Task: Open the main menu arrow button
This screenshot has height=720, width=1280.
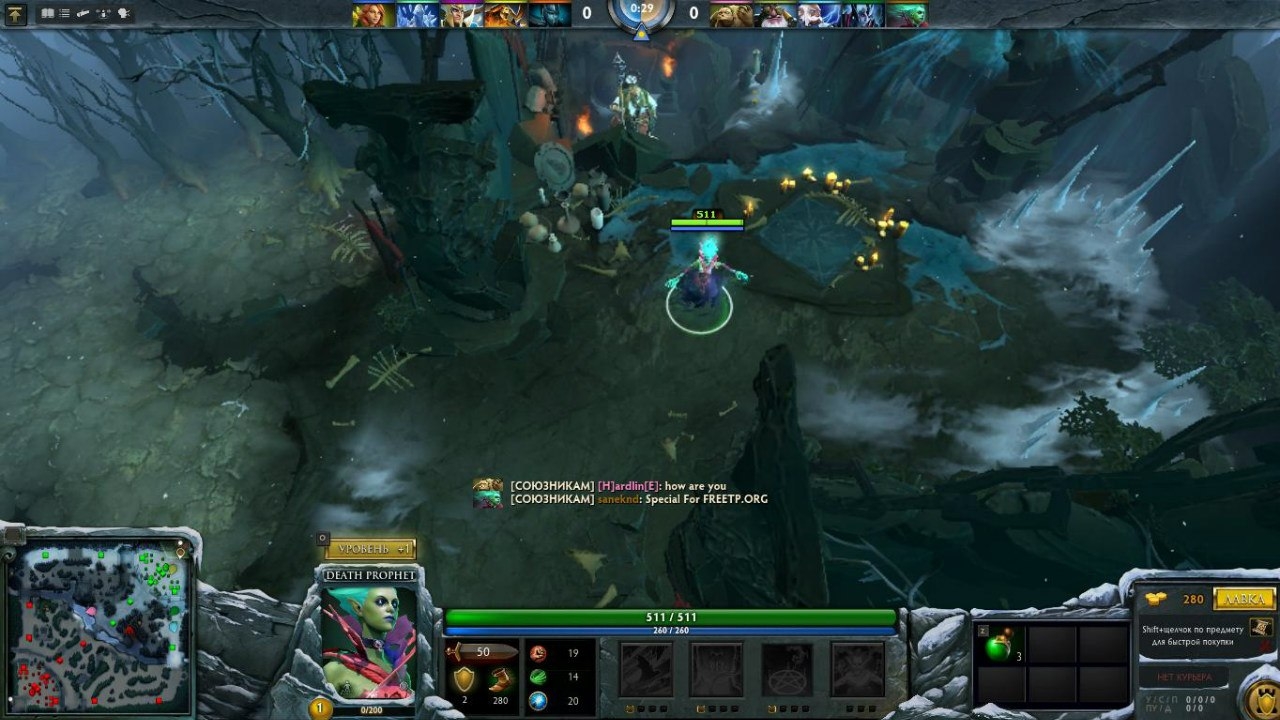Action: (15, 14)
